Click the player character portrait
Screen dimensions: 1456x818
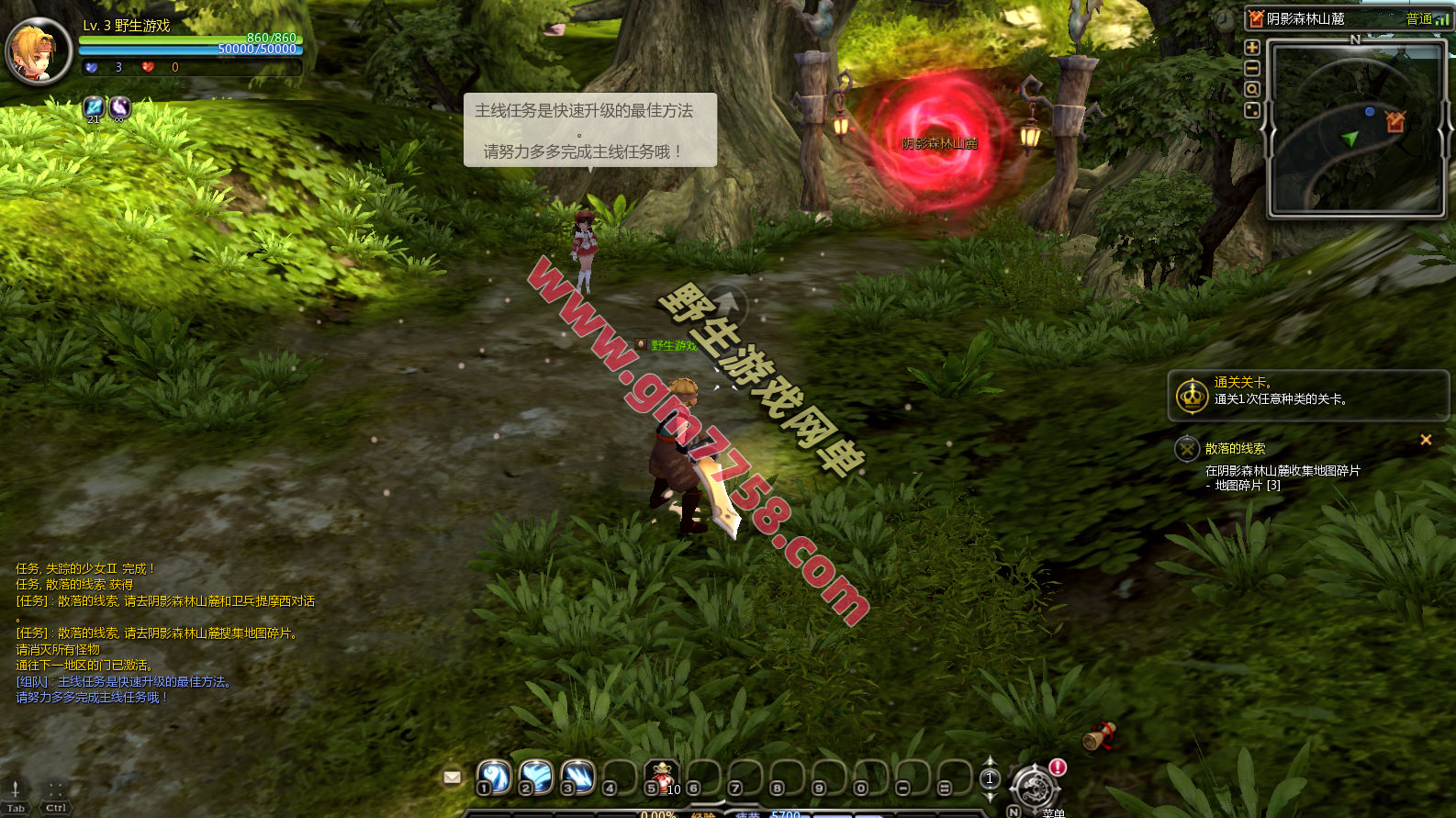click(39, 51)
